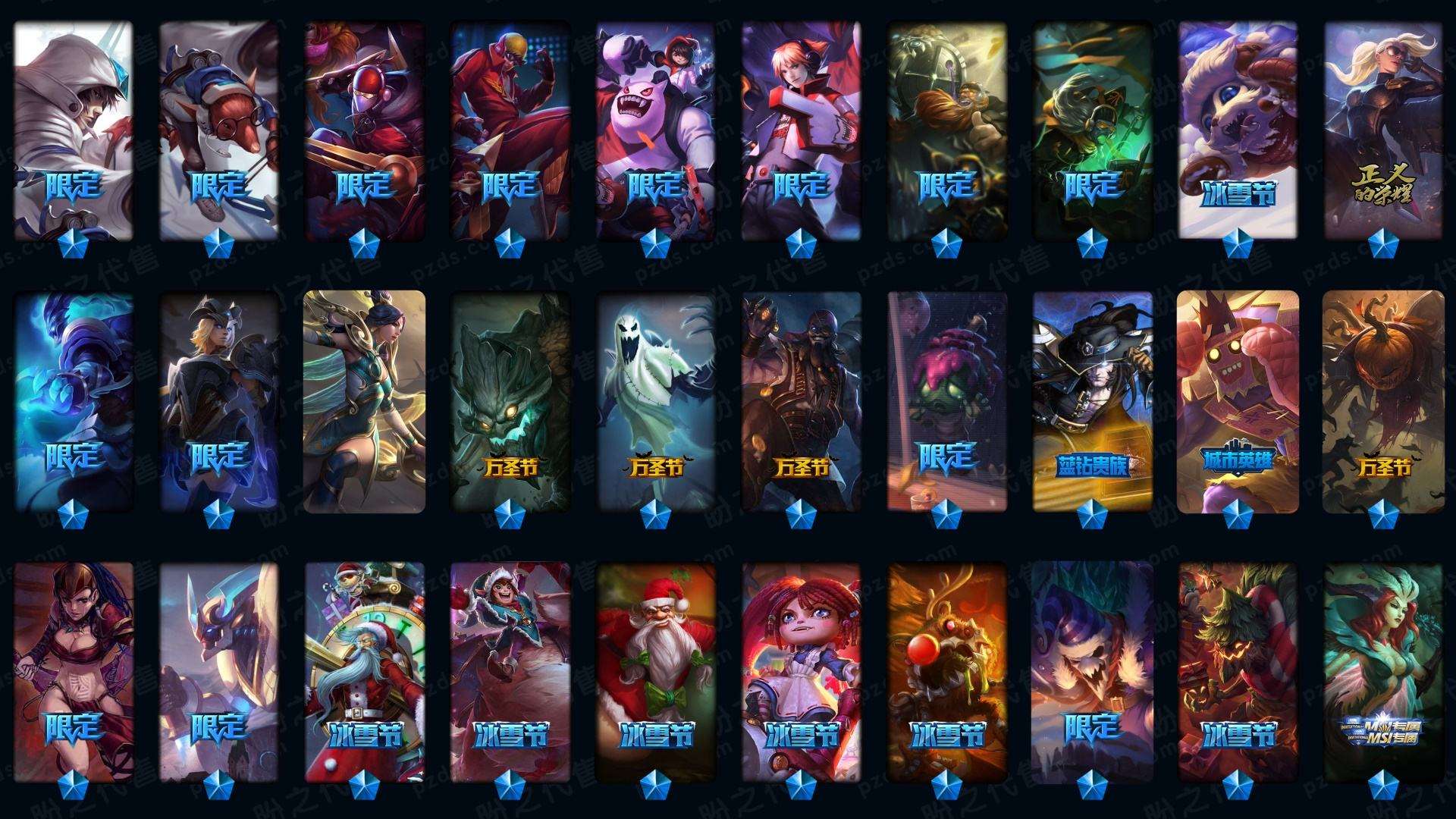Open the MSI专属 green-skinned woman skin
This screenshot has width=1456, height=819.
pos(1383,671)
